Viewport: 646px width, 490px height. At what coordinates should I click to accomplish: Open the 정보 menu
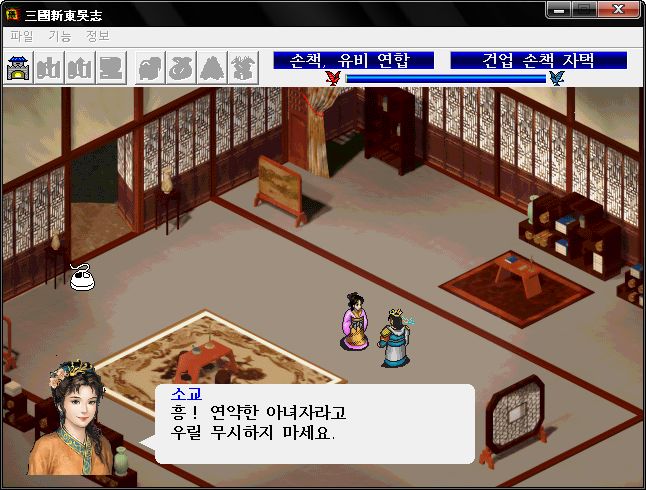(x=98, y=36)
